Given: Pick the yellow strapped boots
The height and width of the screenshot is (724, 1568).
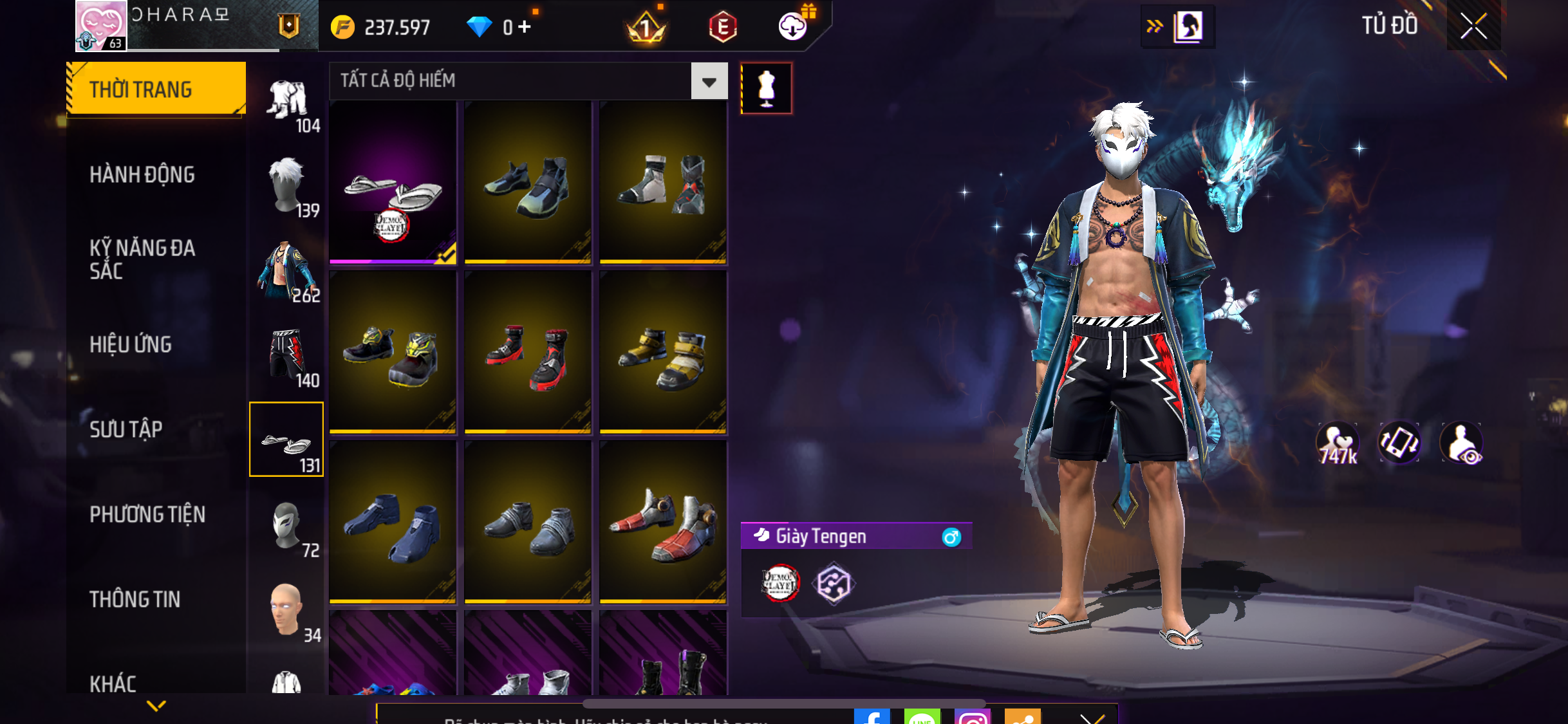Looking at the screenshot, I should coord(663,352).
